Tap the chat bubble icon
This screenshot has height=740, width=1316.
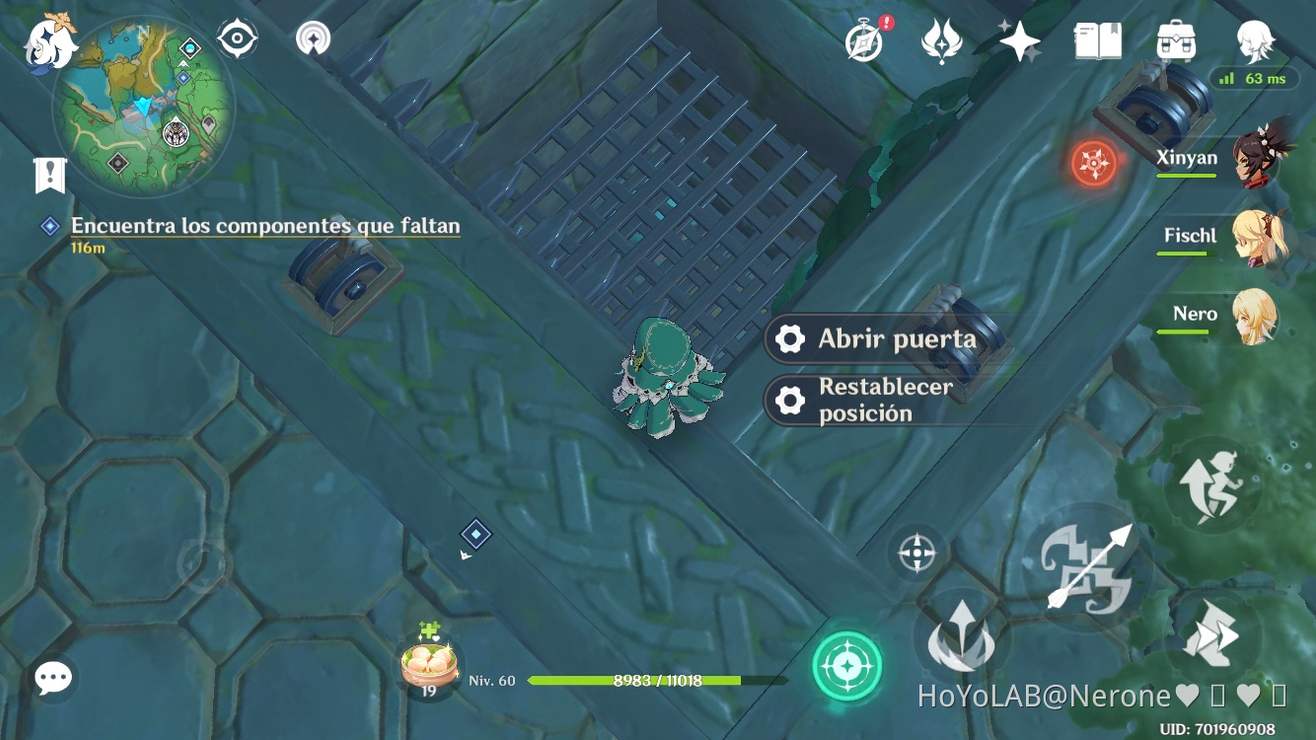pos(52,677)
